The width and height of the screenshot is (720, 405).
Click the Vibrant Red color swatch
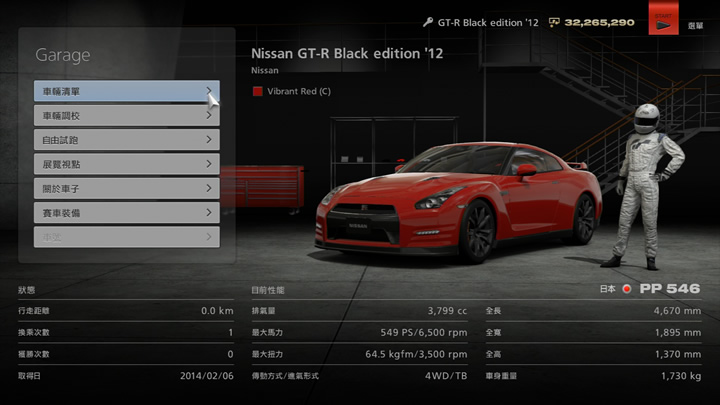[x=257, y=91]
